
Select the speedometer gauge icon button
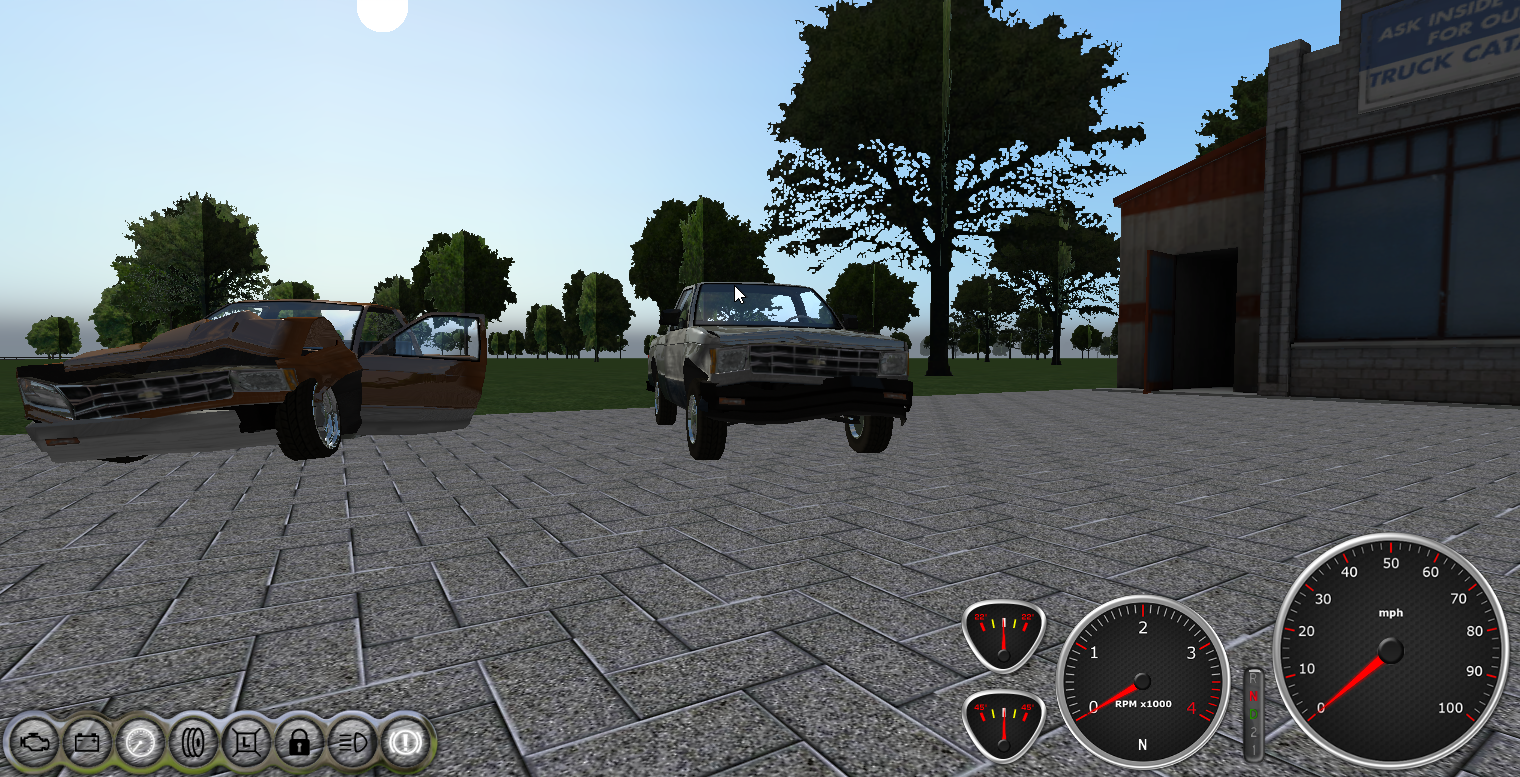pyautogui.click(x=140, y=742)
